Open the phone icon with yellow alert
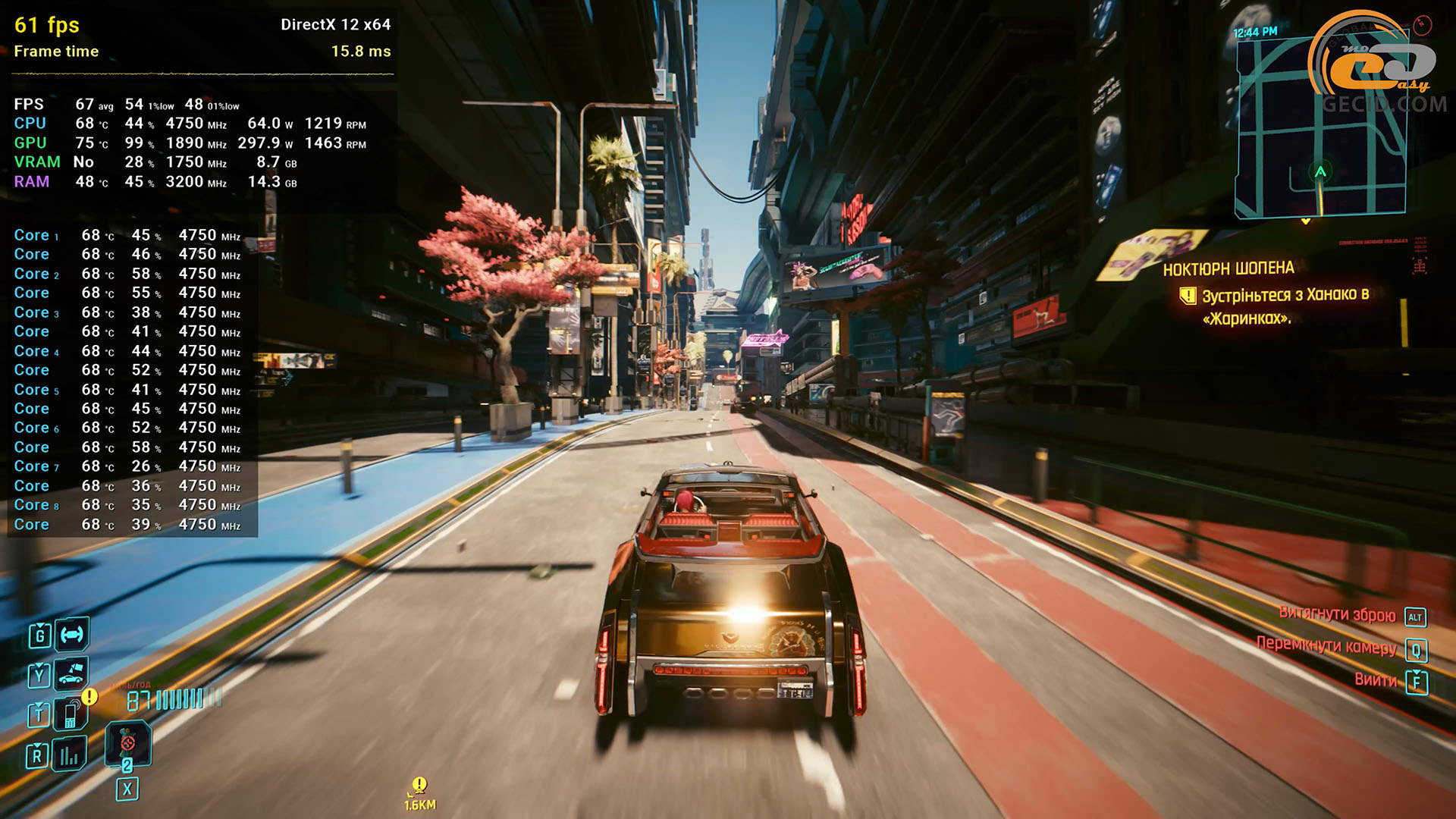Screen dimensions: 1456x819 (71, 713)
